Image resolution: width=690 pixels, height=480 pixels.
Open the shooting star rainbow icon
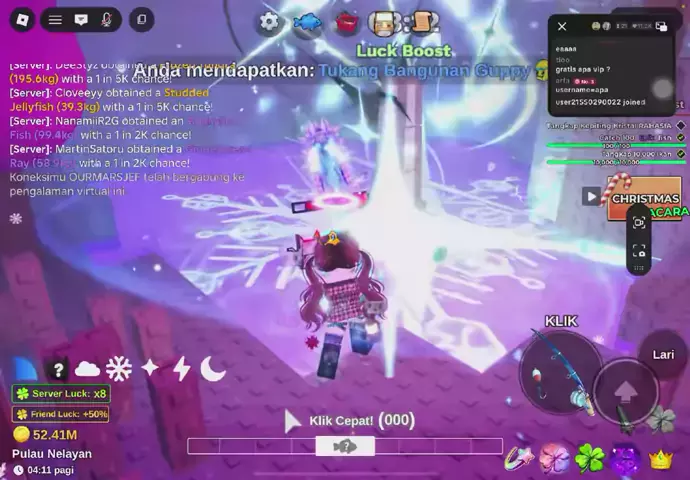click(x=521, y=458)
